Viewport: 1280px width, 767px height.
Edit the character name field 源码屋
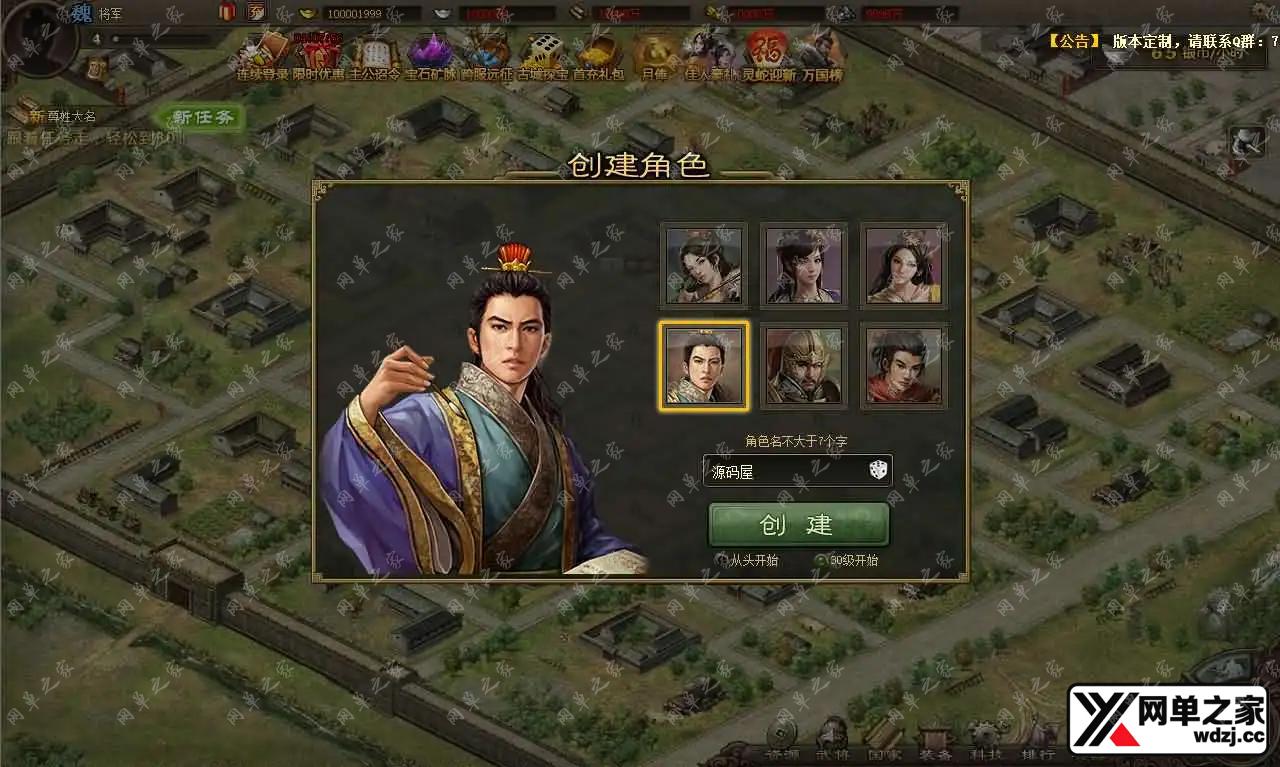coord(780,471)
